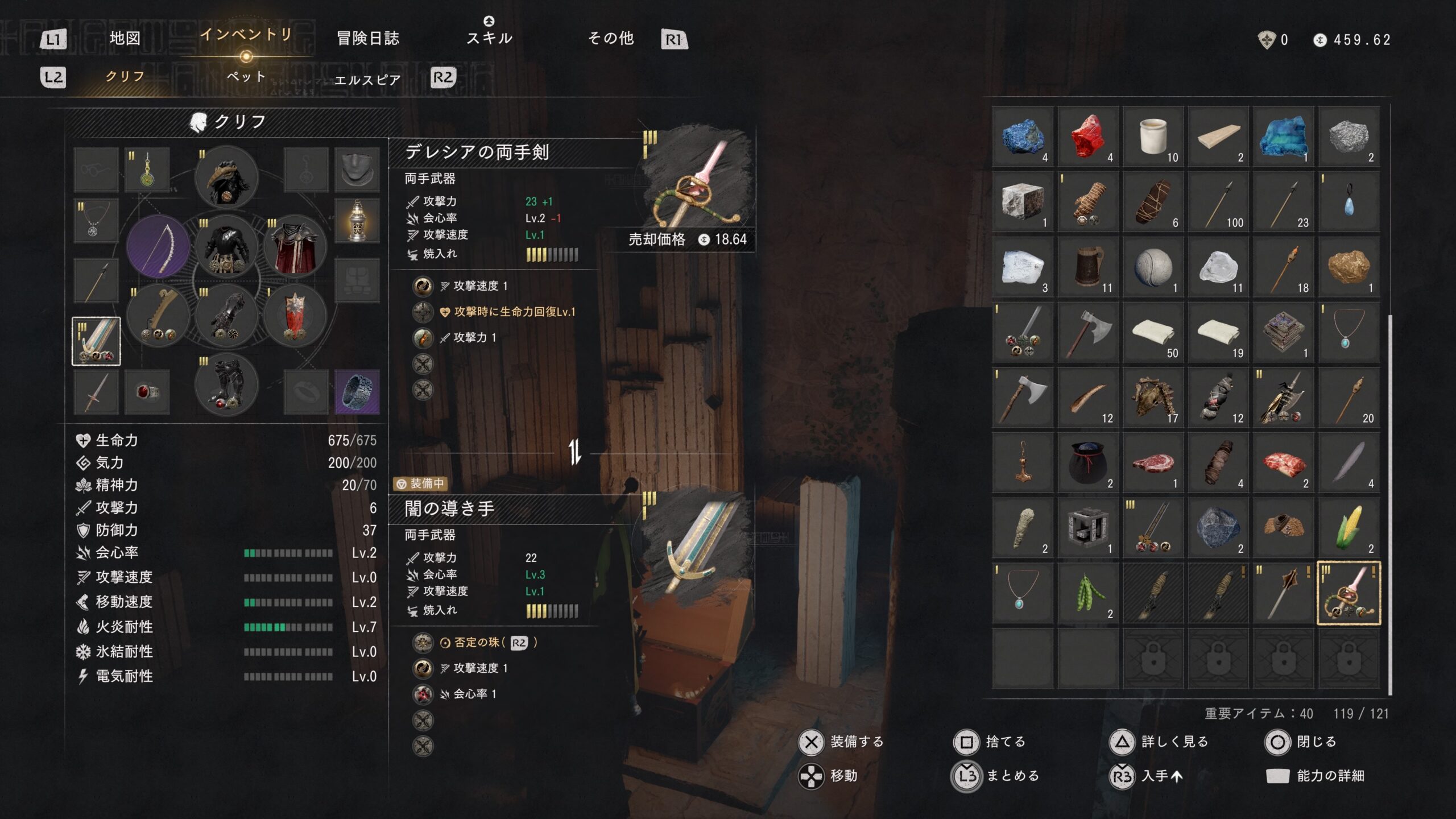The height and width of the screenshot is (819, 1456).
Task: Choose the エルスピア character sub-tab
Action: (367, 80)
